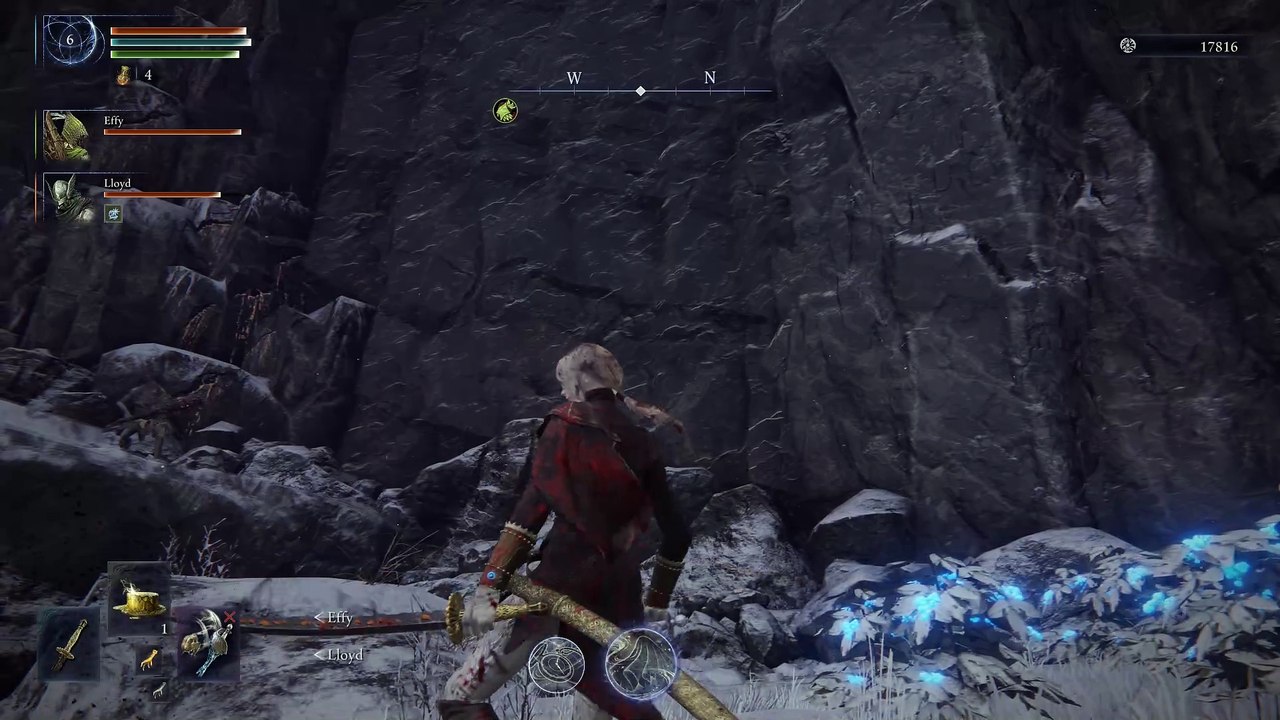1280x720 pixels.
Task: Select the golden sword weapon slot
Action: point(68,645)
